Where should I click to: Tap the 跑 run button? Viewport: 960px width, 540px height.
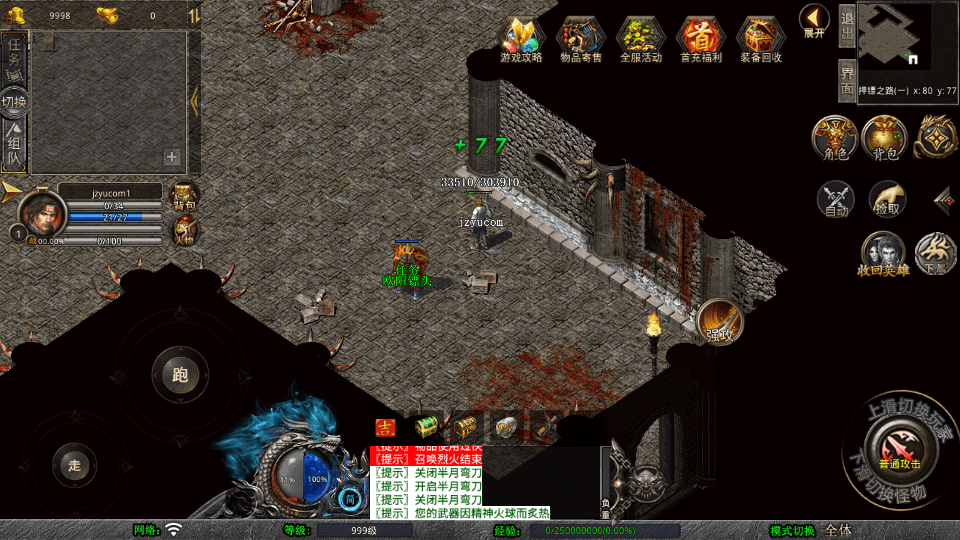coord(180,375)
